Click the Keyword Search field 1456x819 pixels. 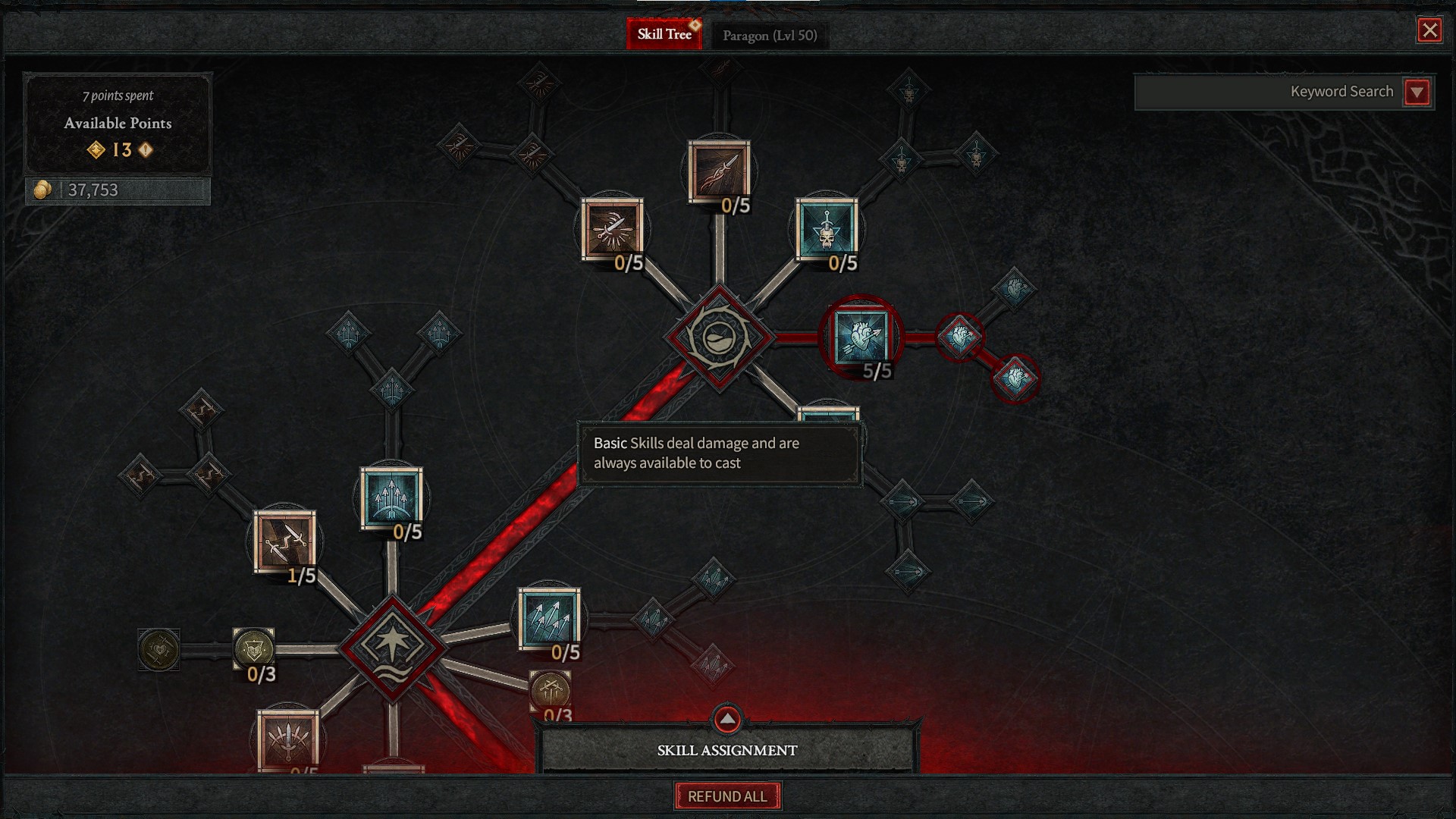coord(1268,92)
